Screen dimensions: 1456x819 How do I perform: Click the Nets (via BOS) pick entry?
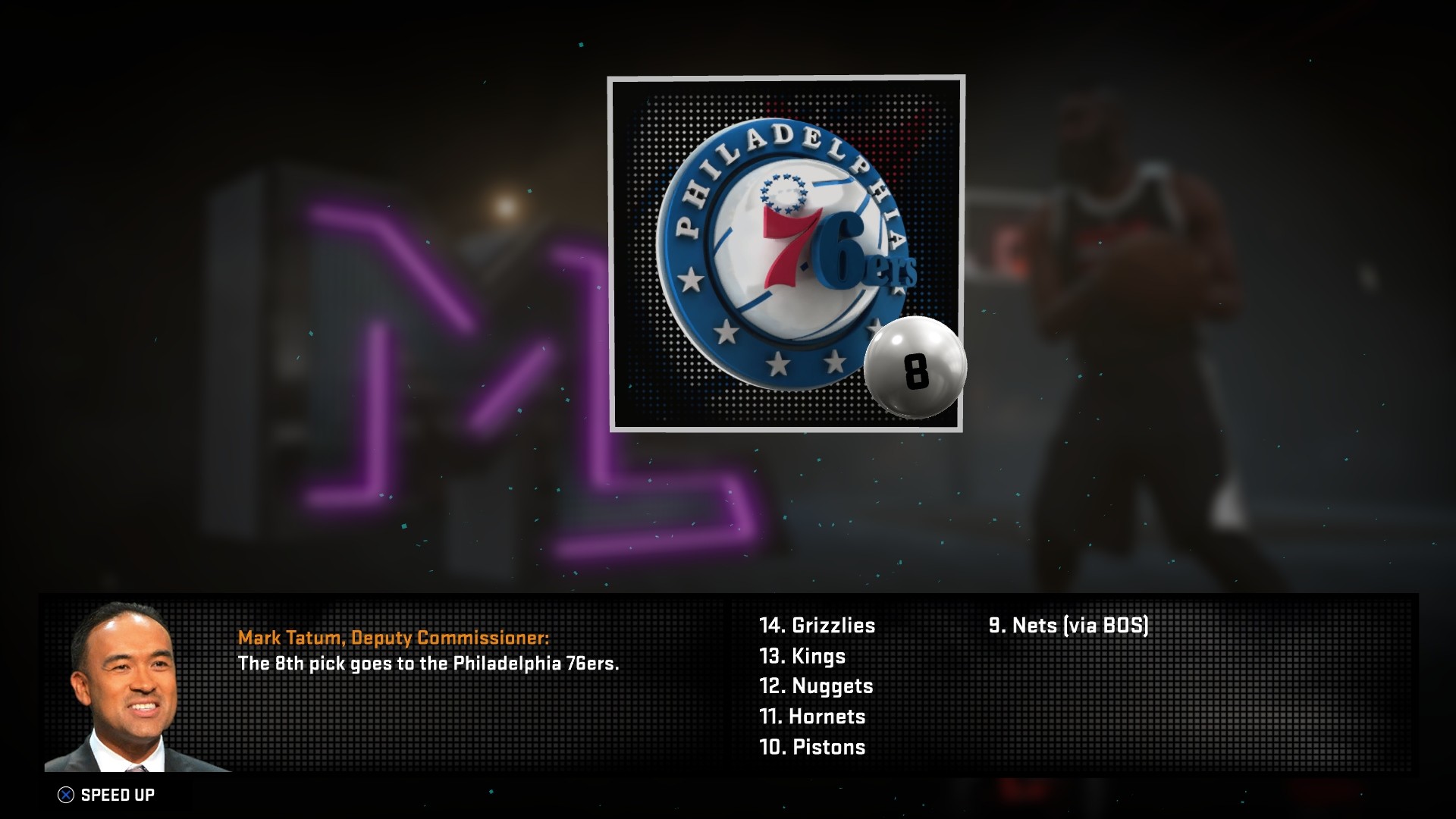pyautogui.click(x=1069, y=627)
